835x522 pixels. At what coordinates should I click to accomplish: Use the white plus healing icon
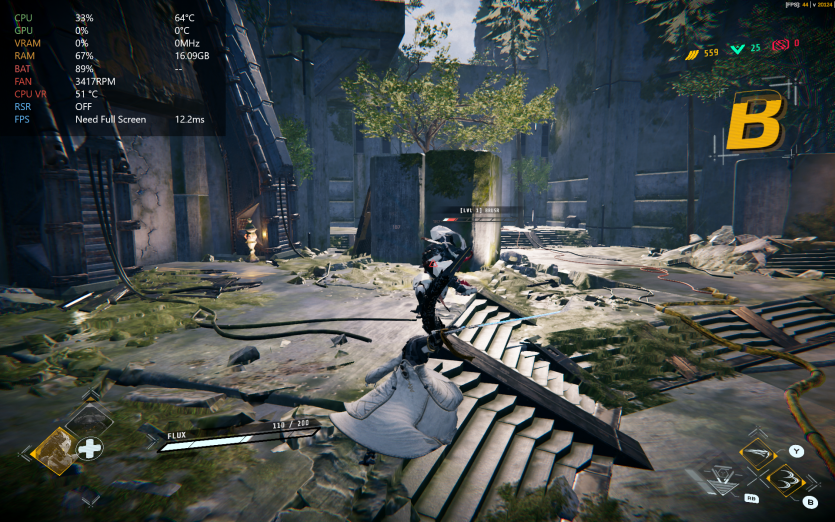(x=90, y=448)
